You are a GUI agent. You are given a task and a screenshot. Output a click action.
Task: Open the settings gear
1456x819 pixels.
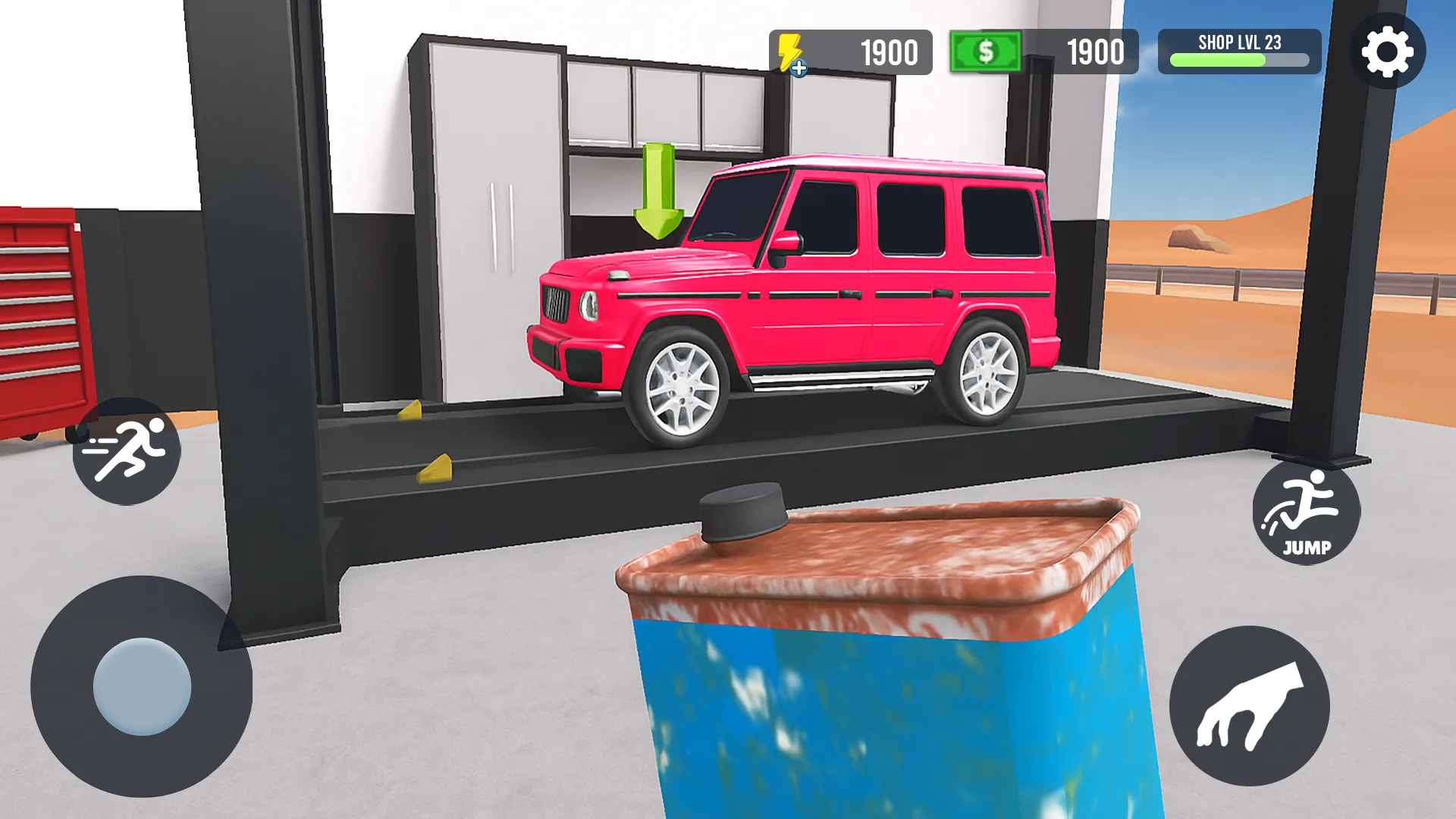pyautogui.click(x=1387, y=52)
